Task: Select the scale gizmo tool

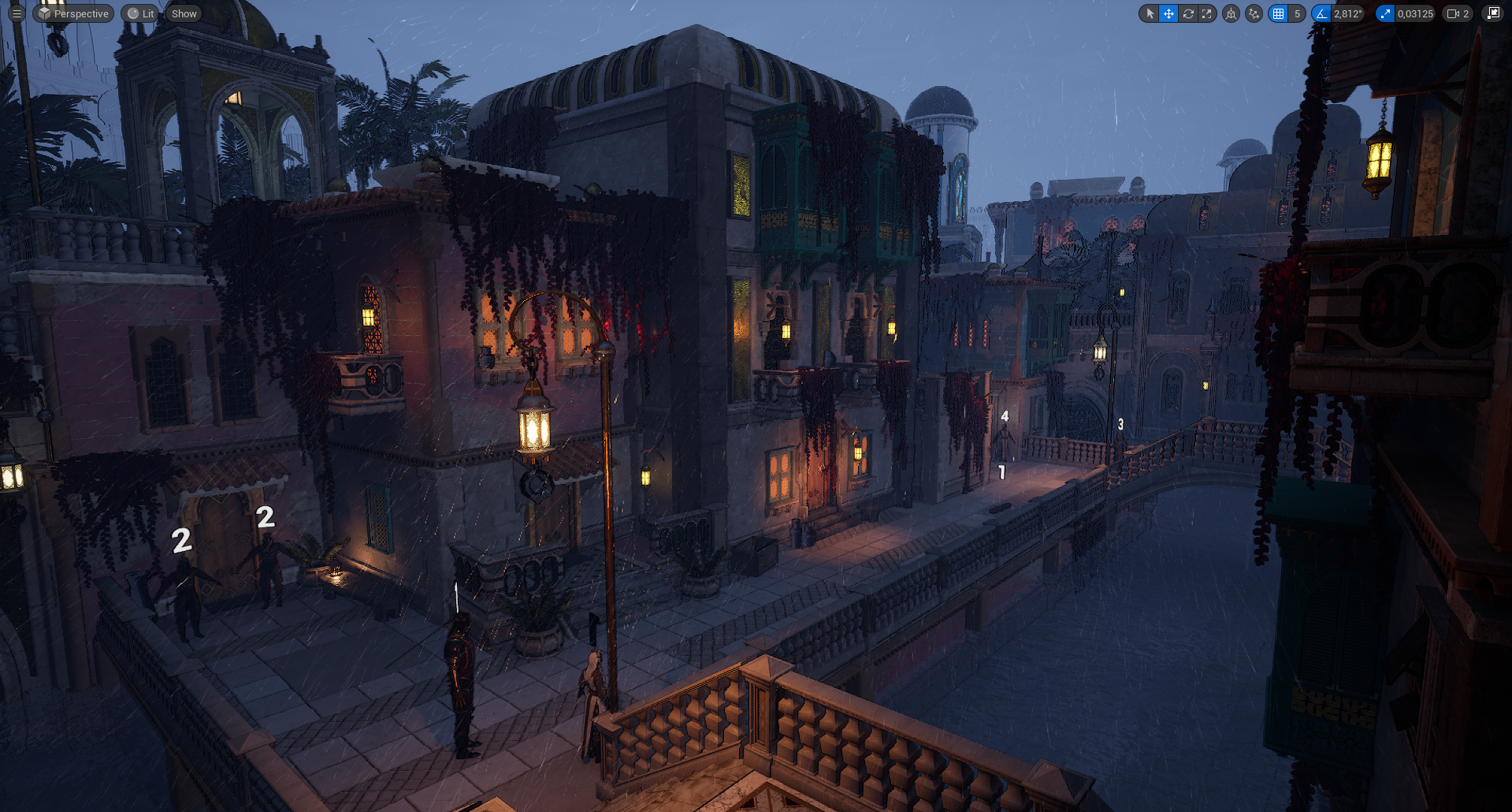Action: (1207, 13)
